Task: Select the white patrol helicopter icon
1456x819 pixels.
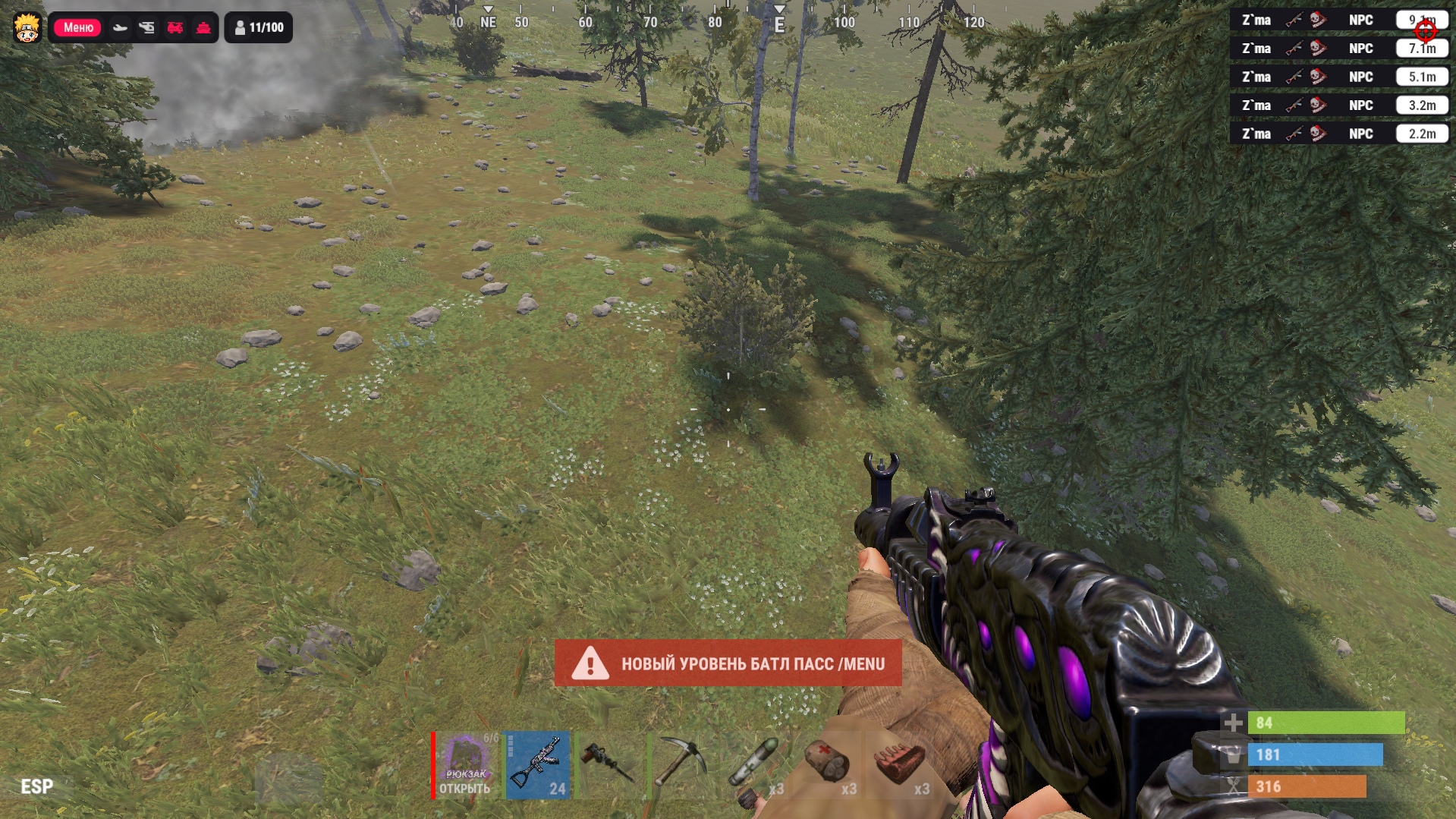Action: point(146,28)
